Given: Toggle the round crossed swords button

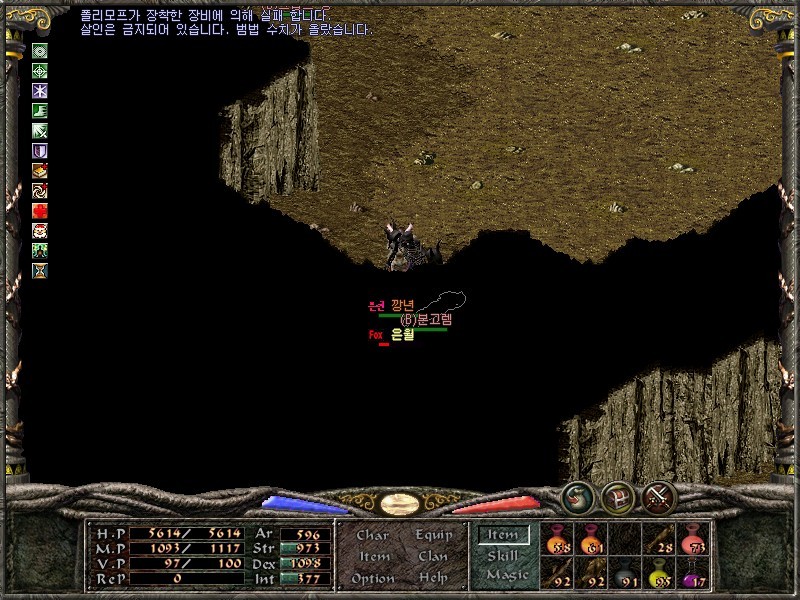Looking at the screenshot, I should coord(659,496).
